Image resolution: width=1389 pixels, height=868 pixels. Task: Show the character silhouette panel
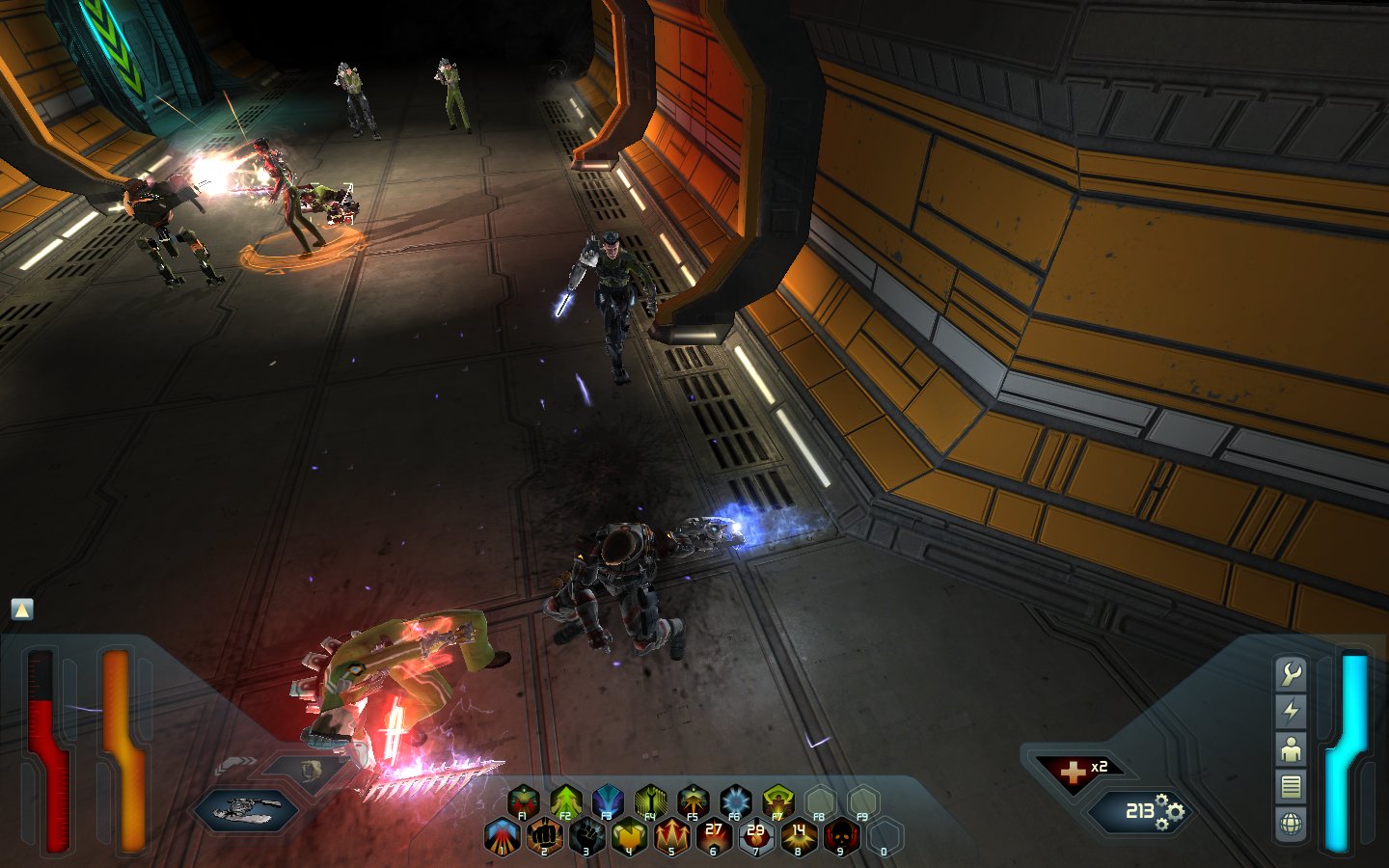[1291, 749]
